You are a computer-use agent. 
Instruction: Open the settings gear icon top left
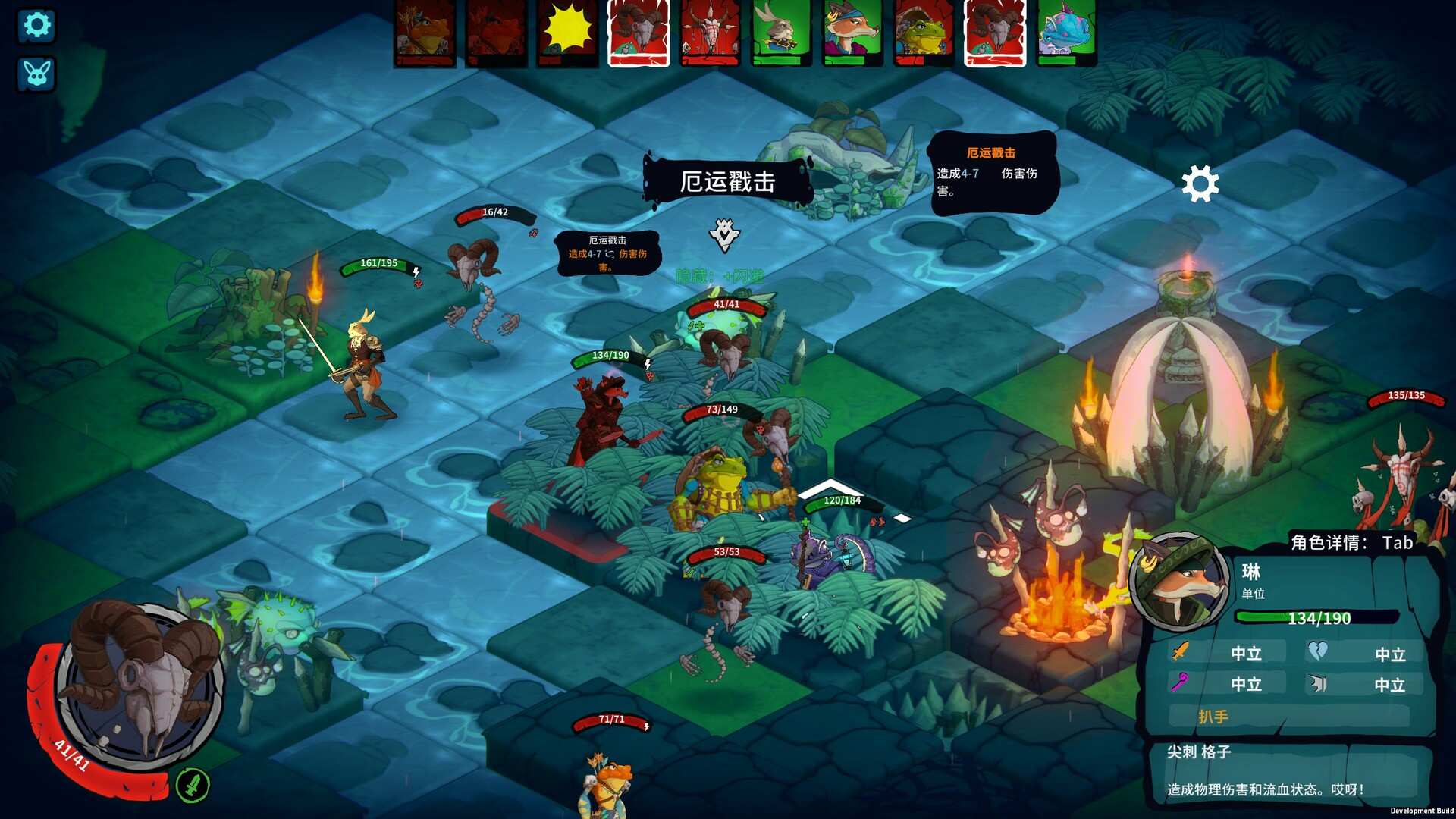click(36, 25)
